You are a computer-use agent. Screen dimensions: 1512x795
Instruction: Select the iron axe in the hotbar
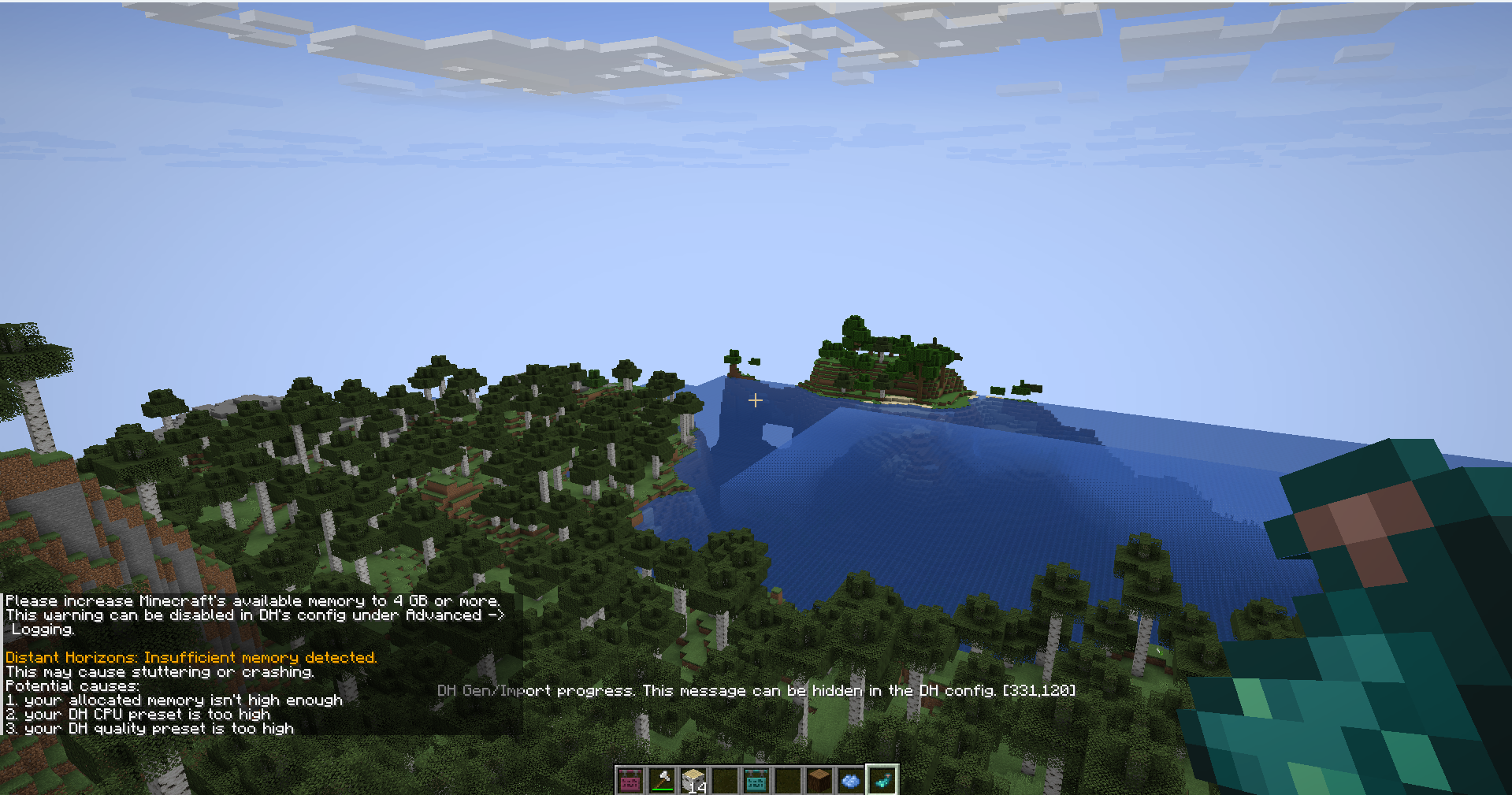pos(662,778)
